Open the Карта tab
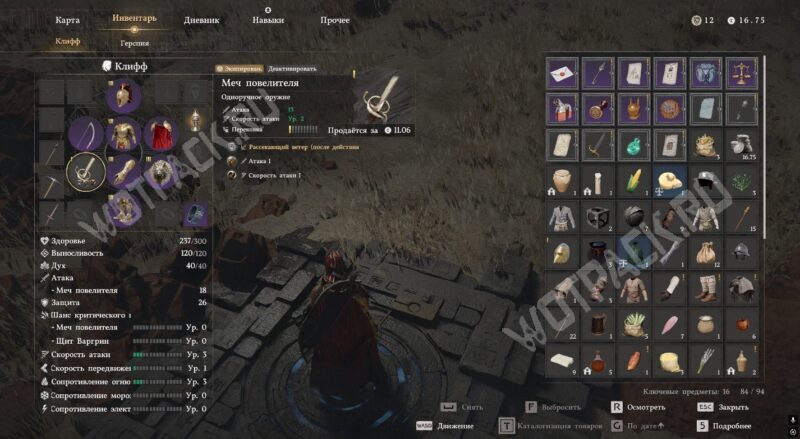This screenshot has width=800, height=439. [x=68, y=19]
